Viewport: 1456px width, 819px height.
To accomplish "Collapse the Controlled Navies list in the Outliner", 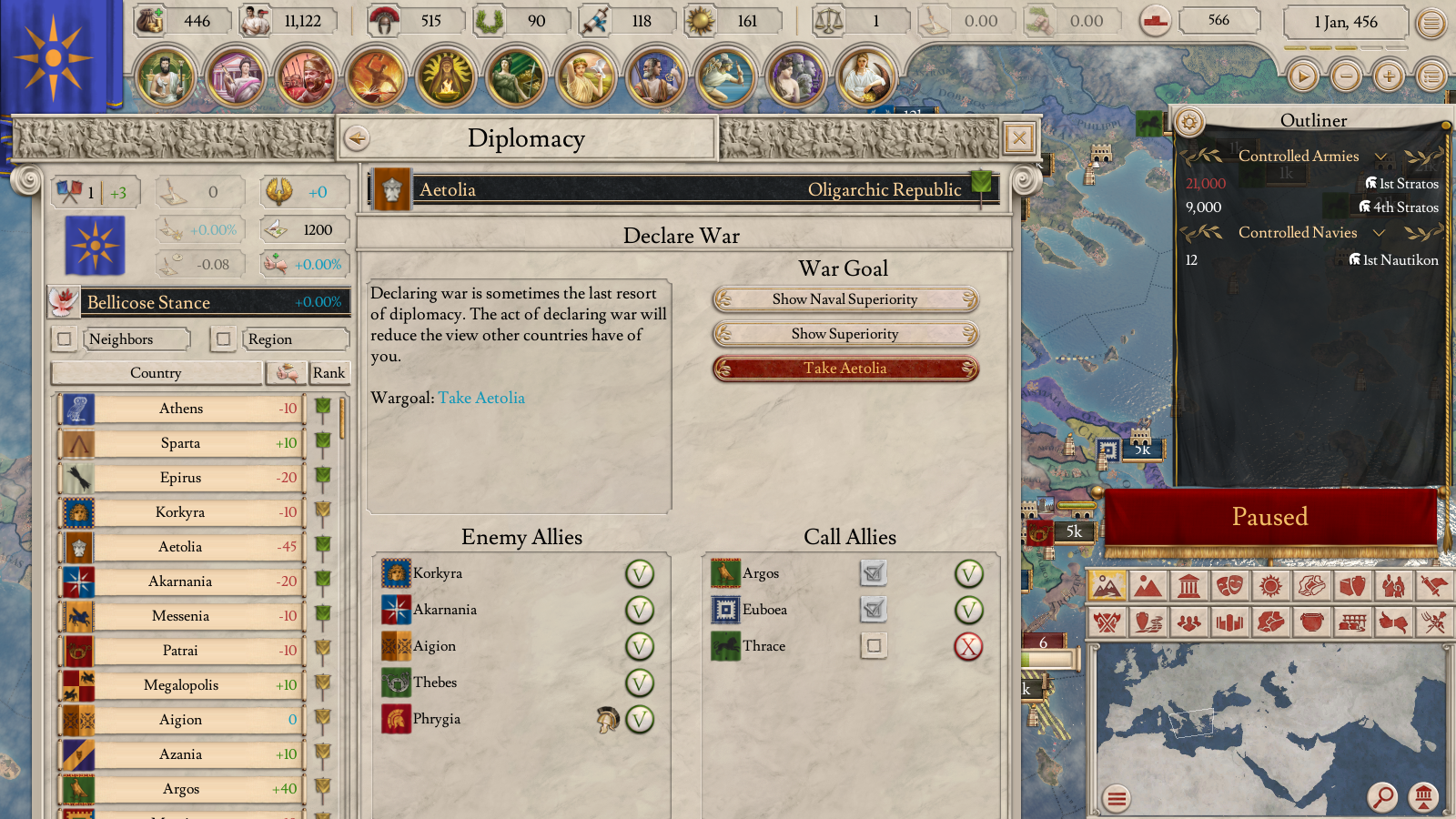I will (x=1380, y=232).
